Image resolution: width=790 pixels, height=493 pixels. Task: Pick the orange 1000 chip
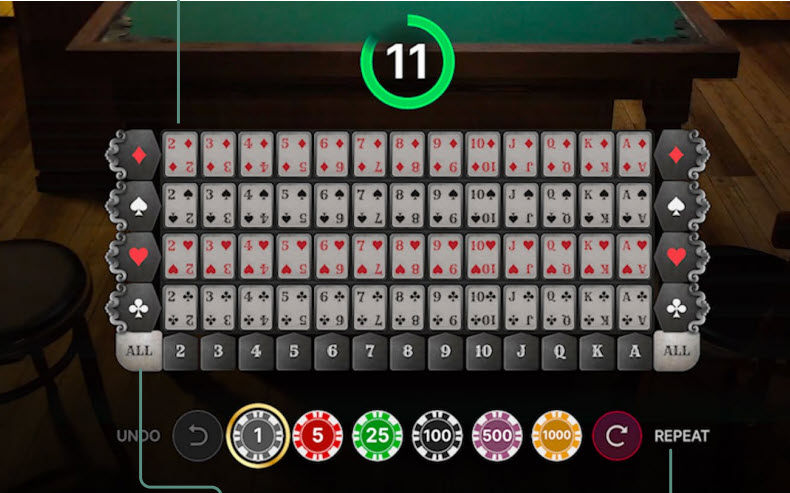[558, 436]
